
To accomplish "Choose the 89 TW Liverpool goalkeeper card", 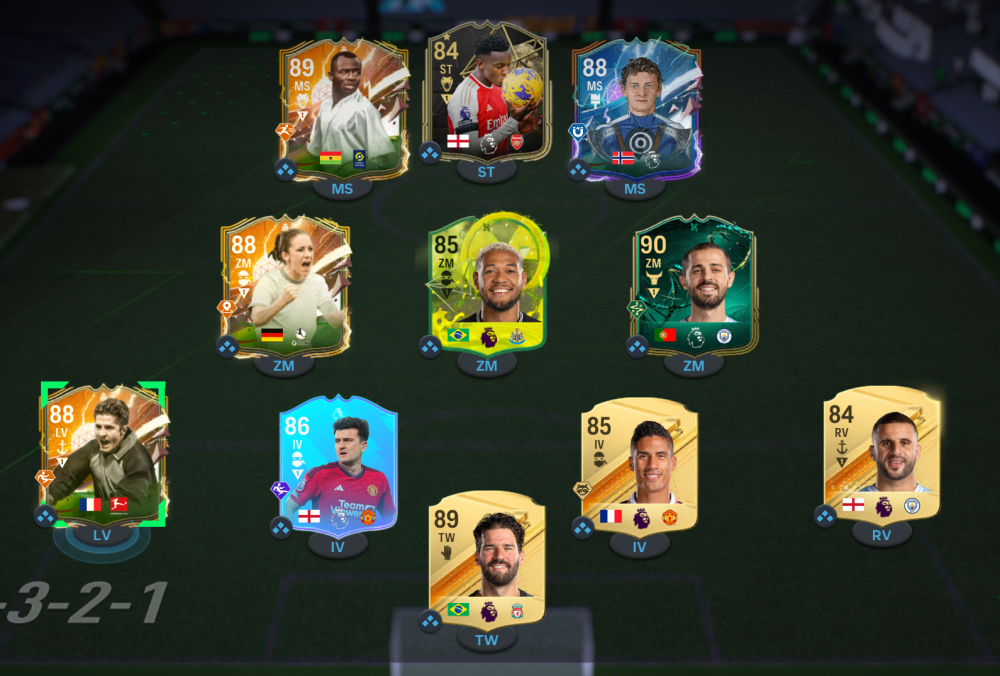I will 487,560.
